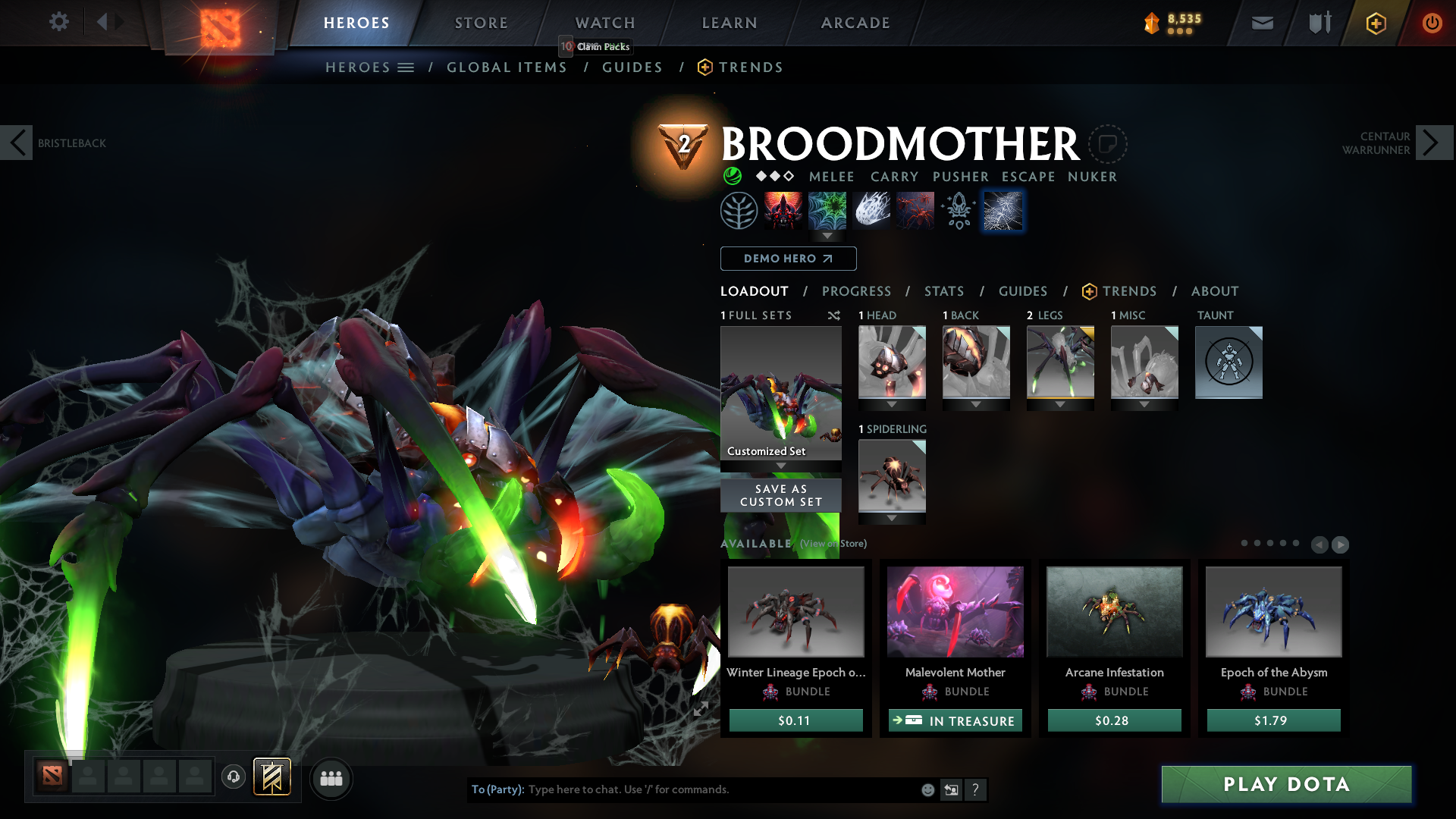The image size is (1456, 819).
Task: Switch to the PROGRESS tab
Action: coord(857,291)
